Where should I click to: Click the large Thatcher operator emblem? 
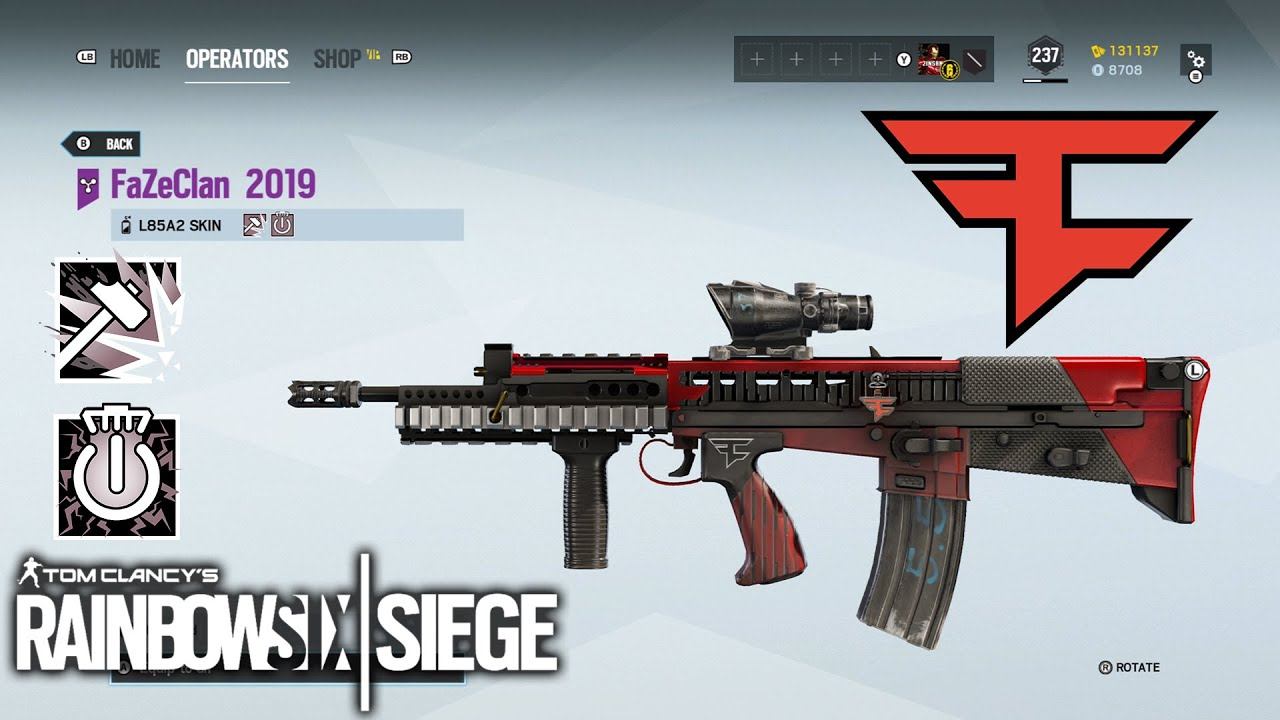[x=118, y=477]
